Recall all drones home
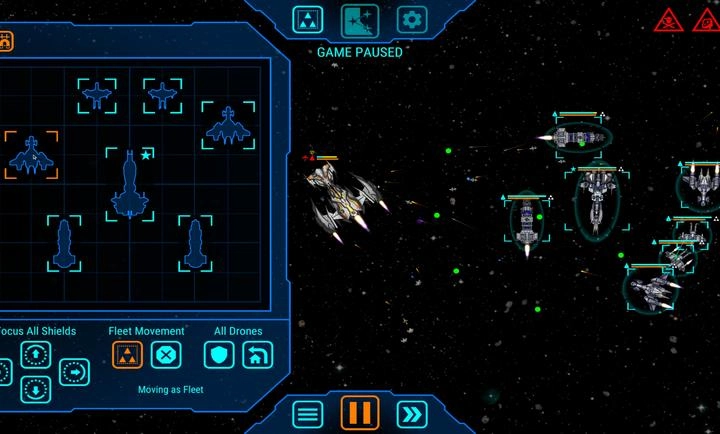Screen dimensions: 720x434 point(258,355)
